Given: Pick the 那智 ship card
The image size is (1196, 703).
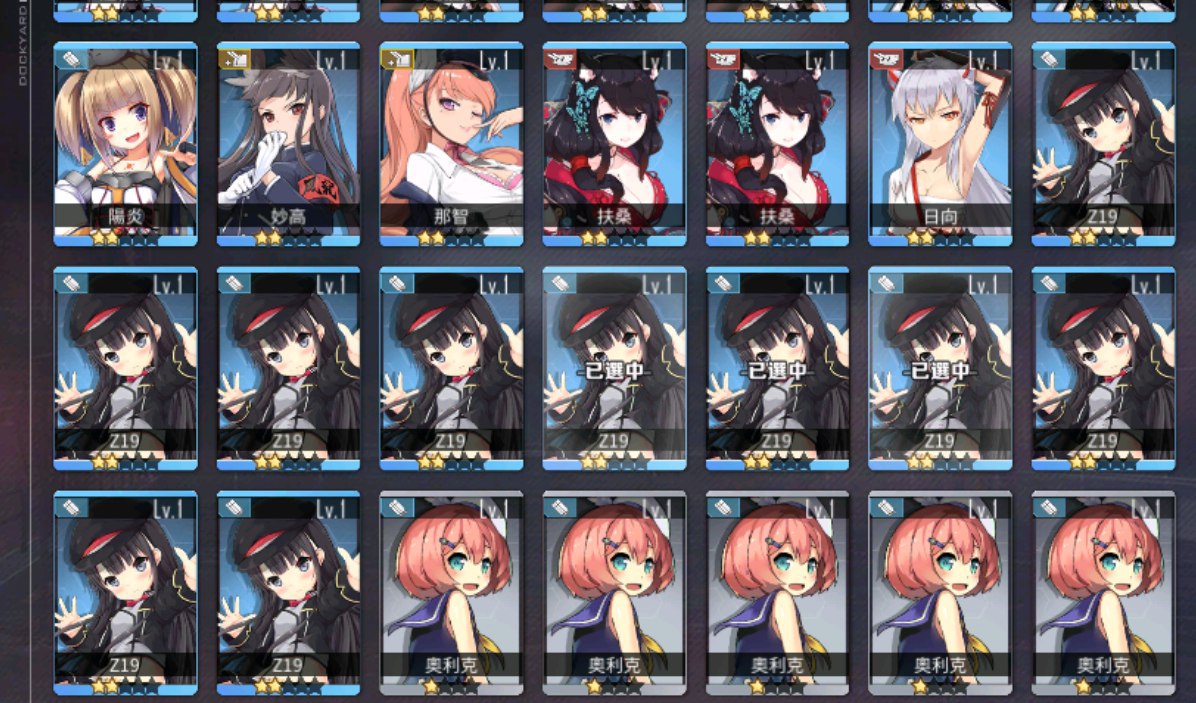Looking at the screenshot, I should click(451, 143).
